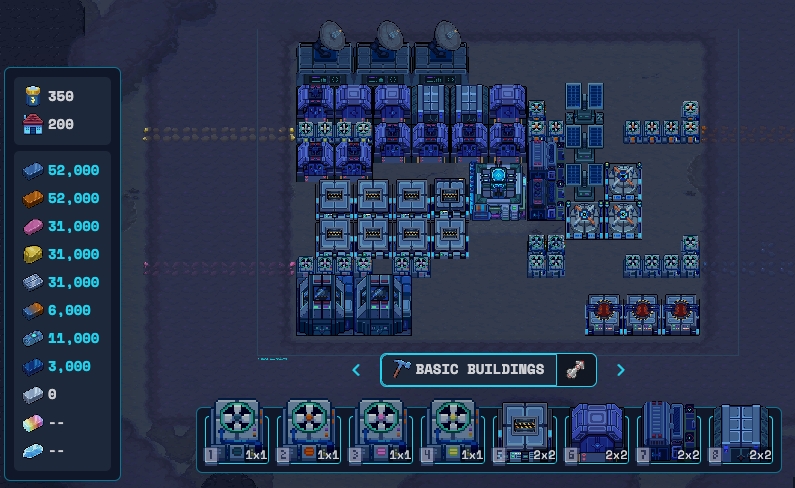Viewport: 795px width, 488px height.
Task: Choose the 1x1 building with orange center
Action: point(311,433)
